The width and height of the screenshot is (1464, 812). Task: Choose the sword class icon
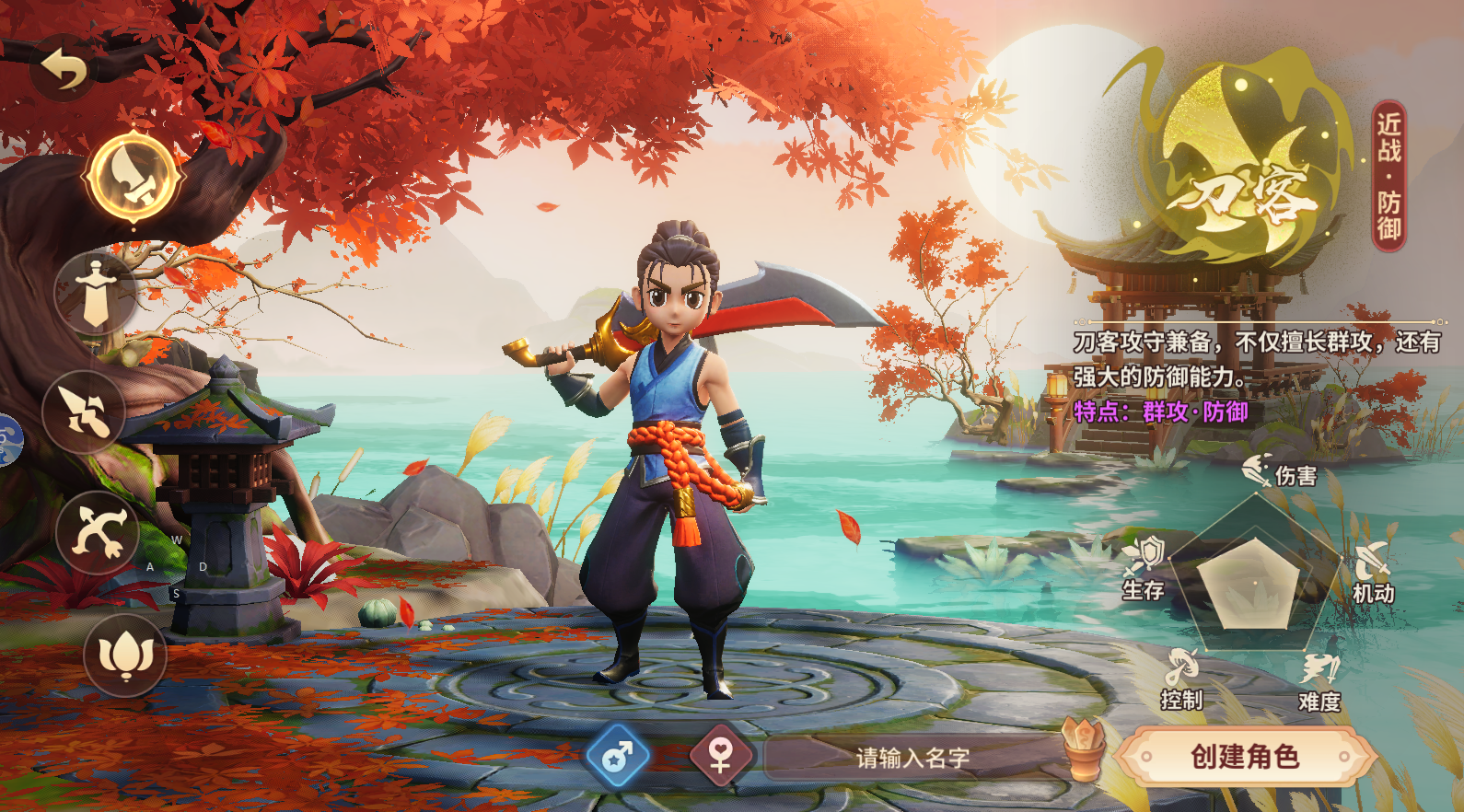[96, 293]
